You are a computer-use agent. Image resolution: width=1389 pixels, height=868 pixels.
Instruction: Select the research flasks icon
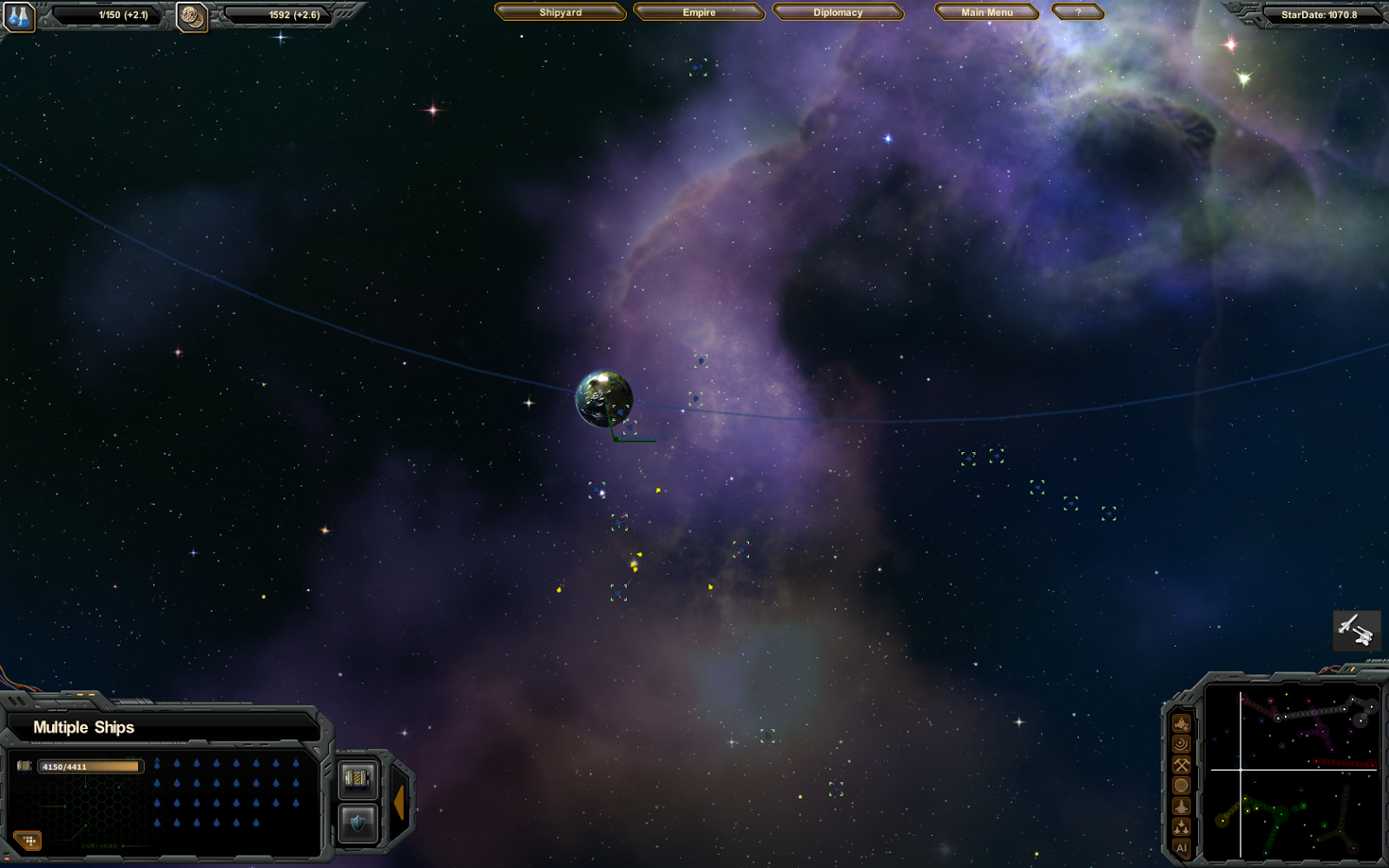[x=19, y=15]
